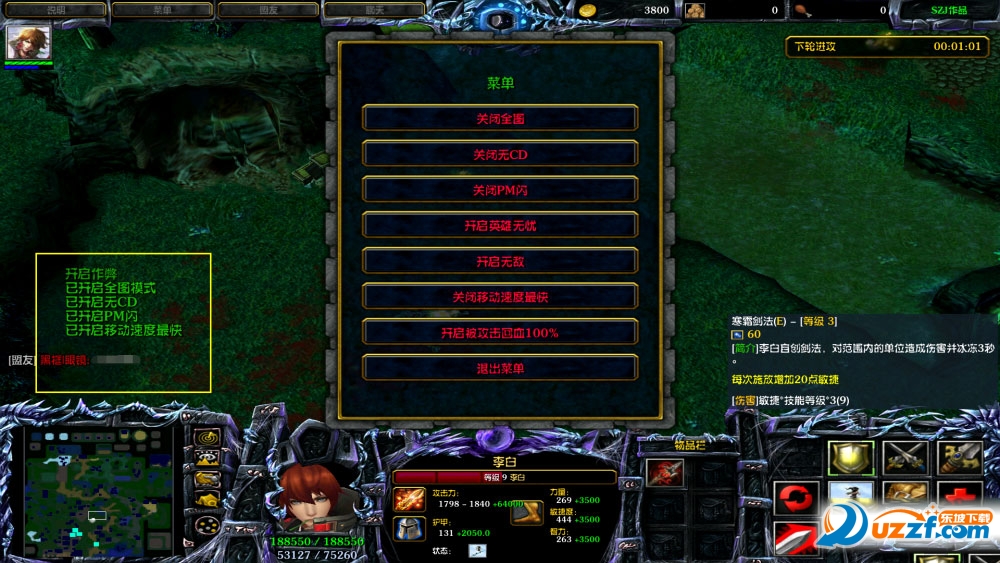Click the red cross ability icon
The image size is (1000, 563).
(x=959, y=497)
